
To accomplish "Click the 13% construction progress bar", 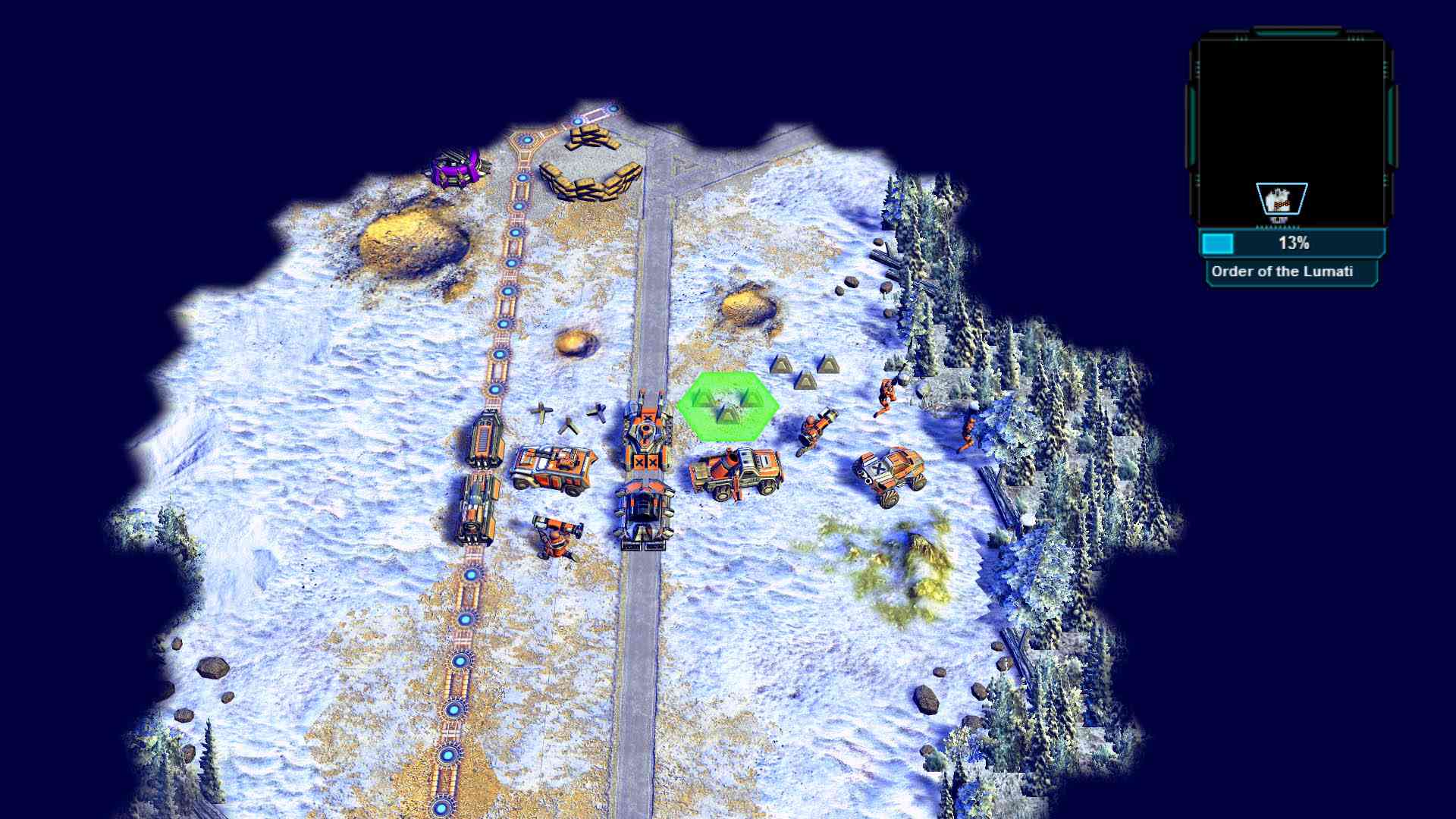I will click(x=1293, y=244).
